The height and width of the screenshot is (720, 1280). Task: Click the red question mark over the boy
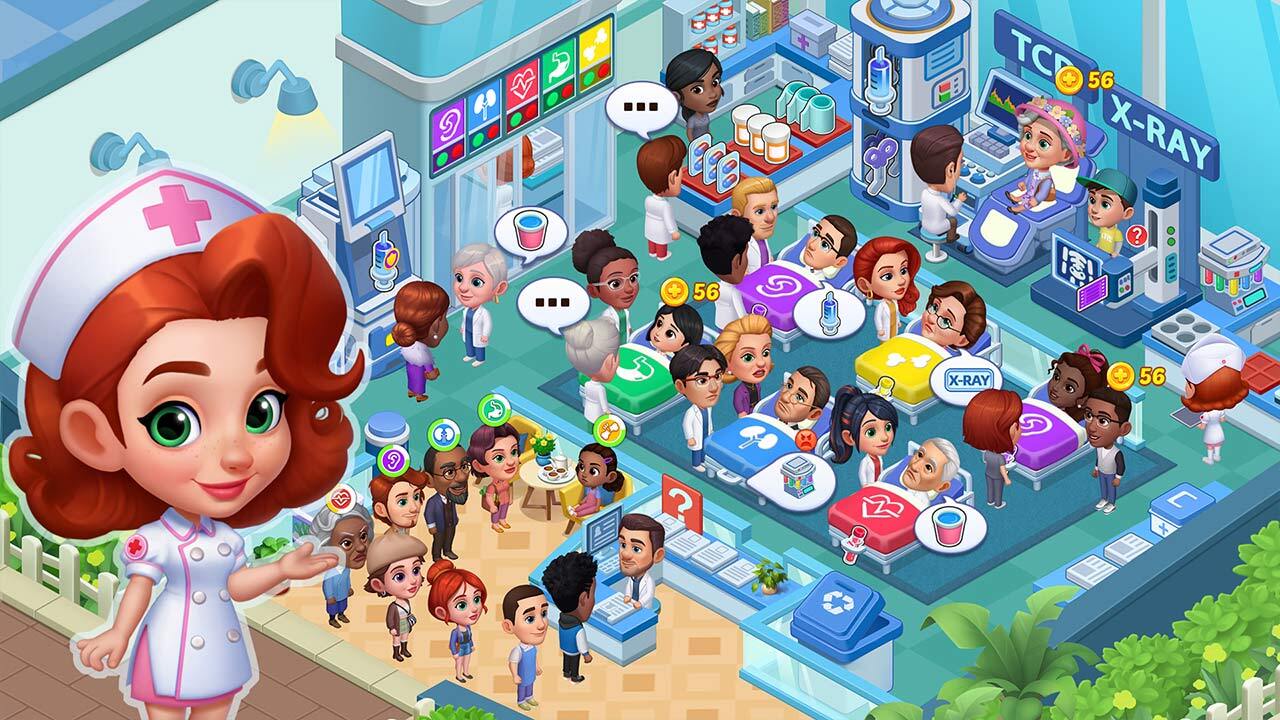tap(1135, 236)
